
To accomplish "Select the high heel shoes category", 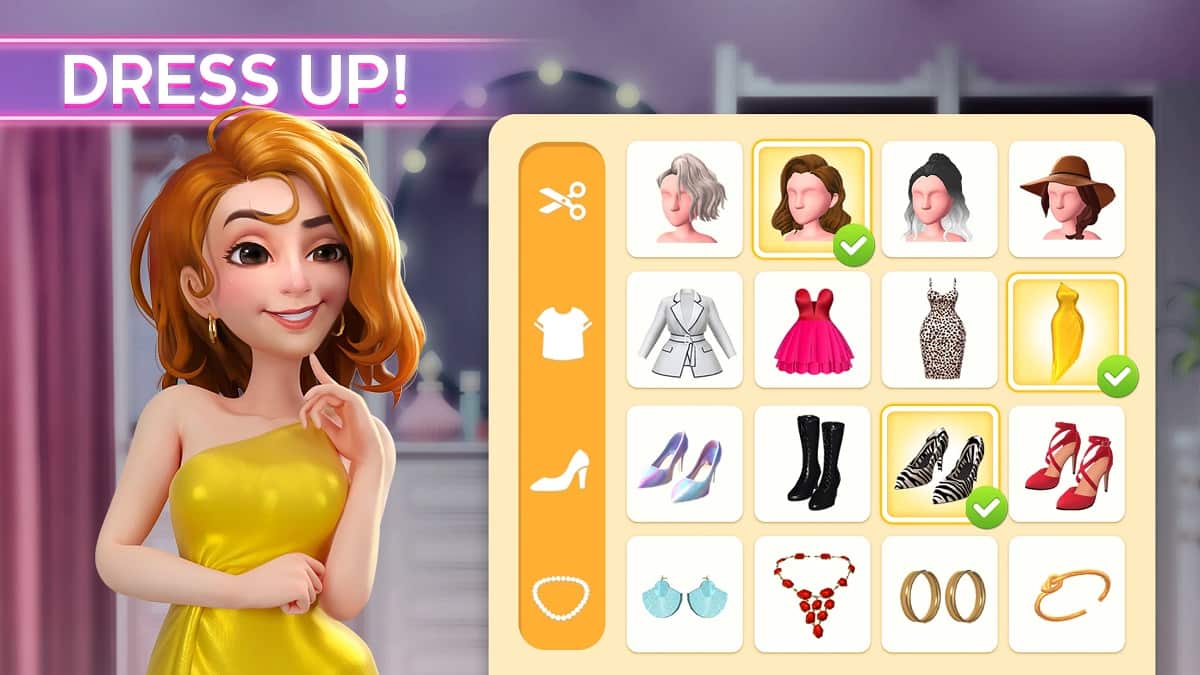I will [560, 469].
